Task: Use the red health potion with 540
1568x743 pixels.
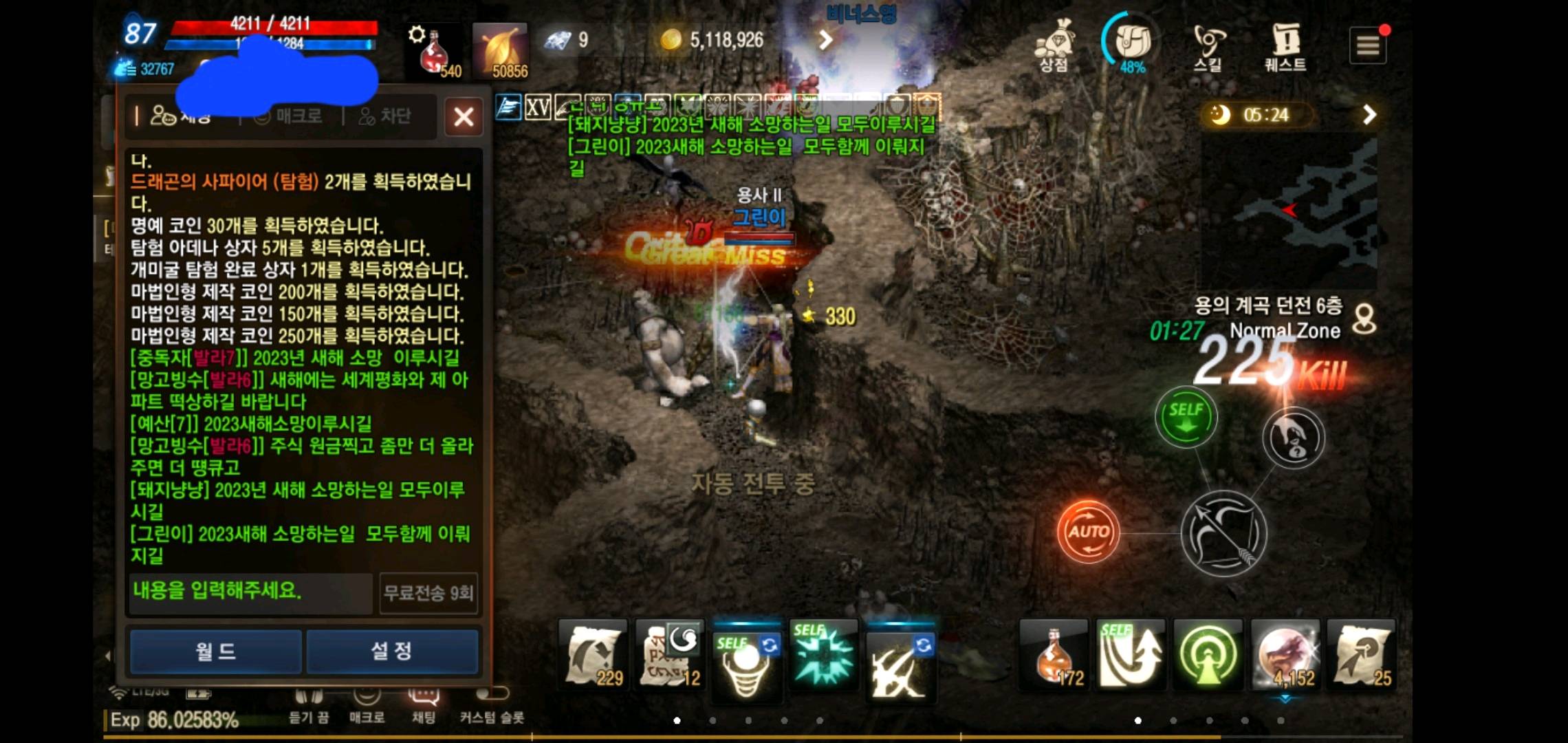Action: pos(435,52)
